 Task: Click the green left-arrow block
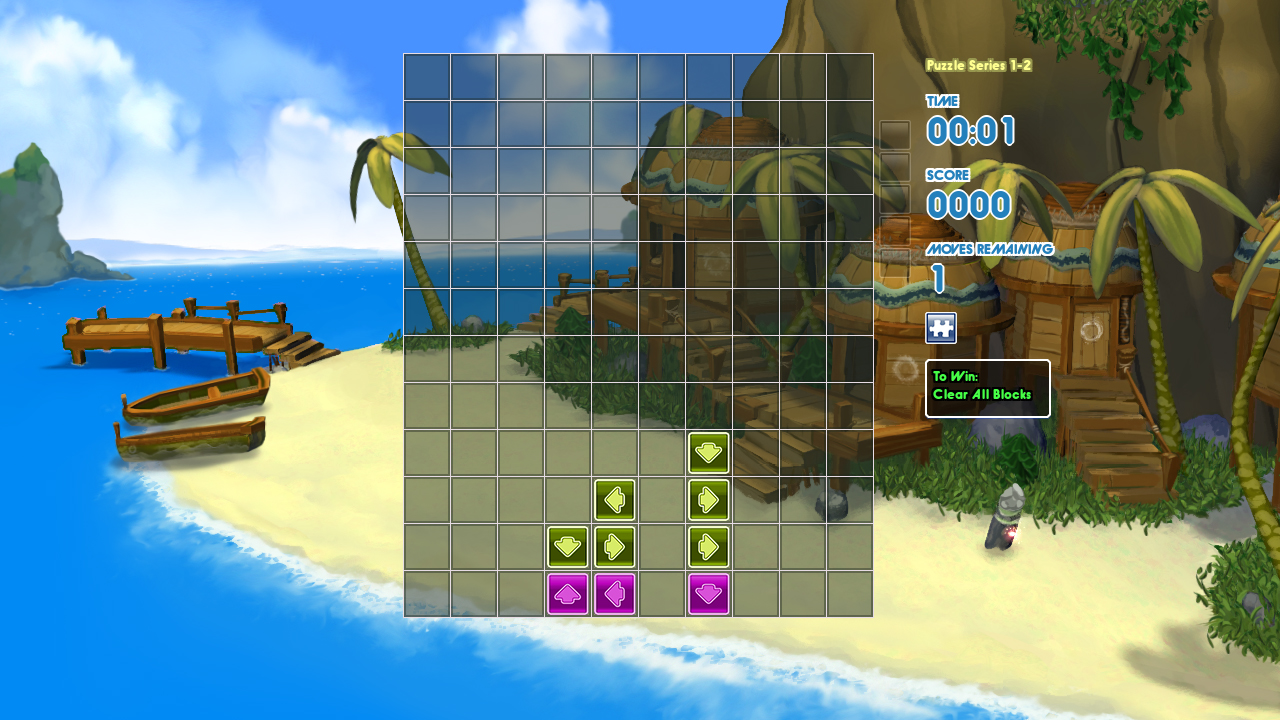615,499
